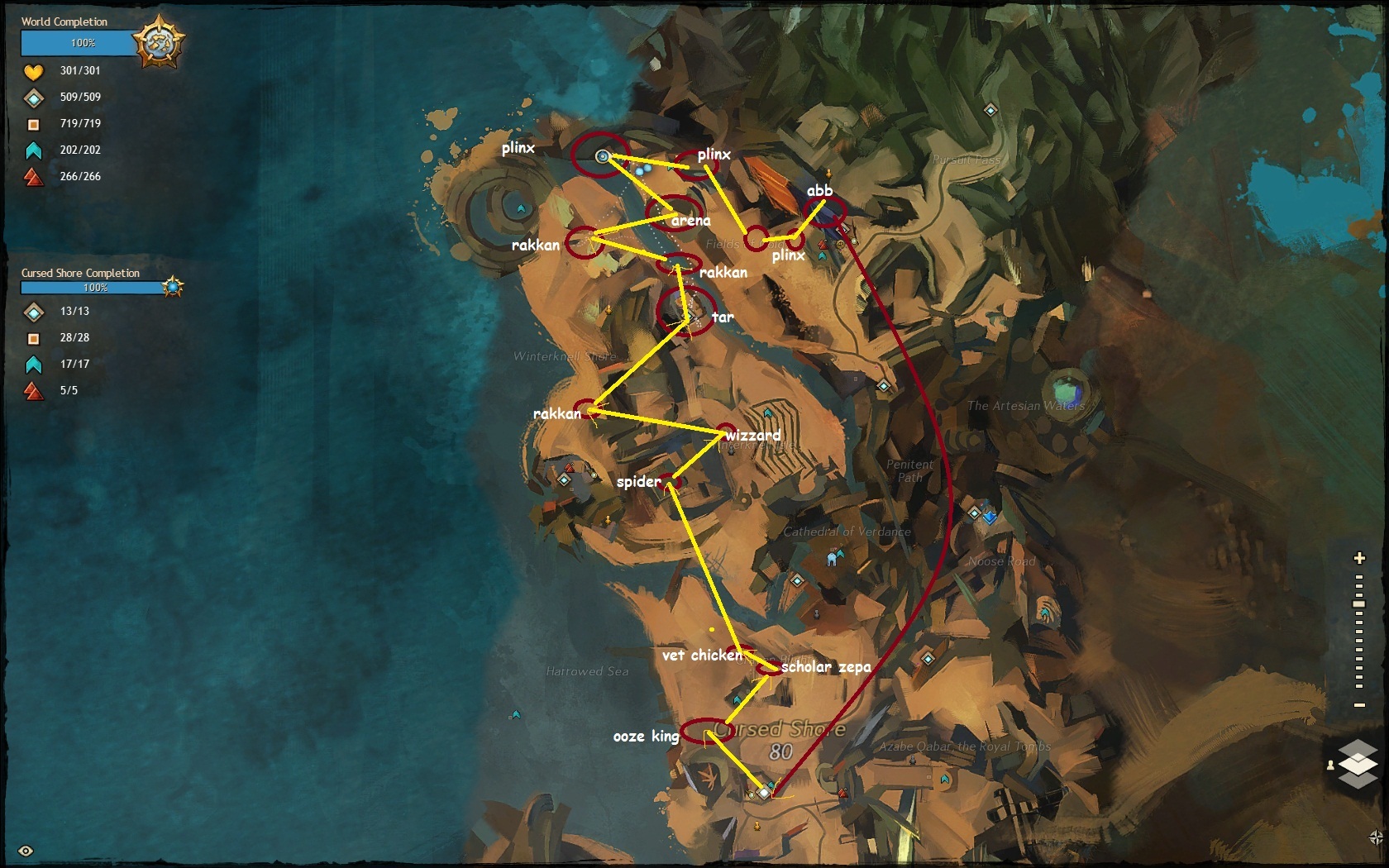Click the map zoom-out minus button
The width and height of the screenshot is (1389, 868).
point(1358,705)
